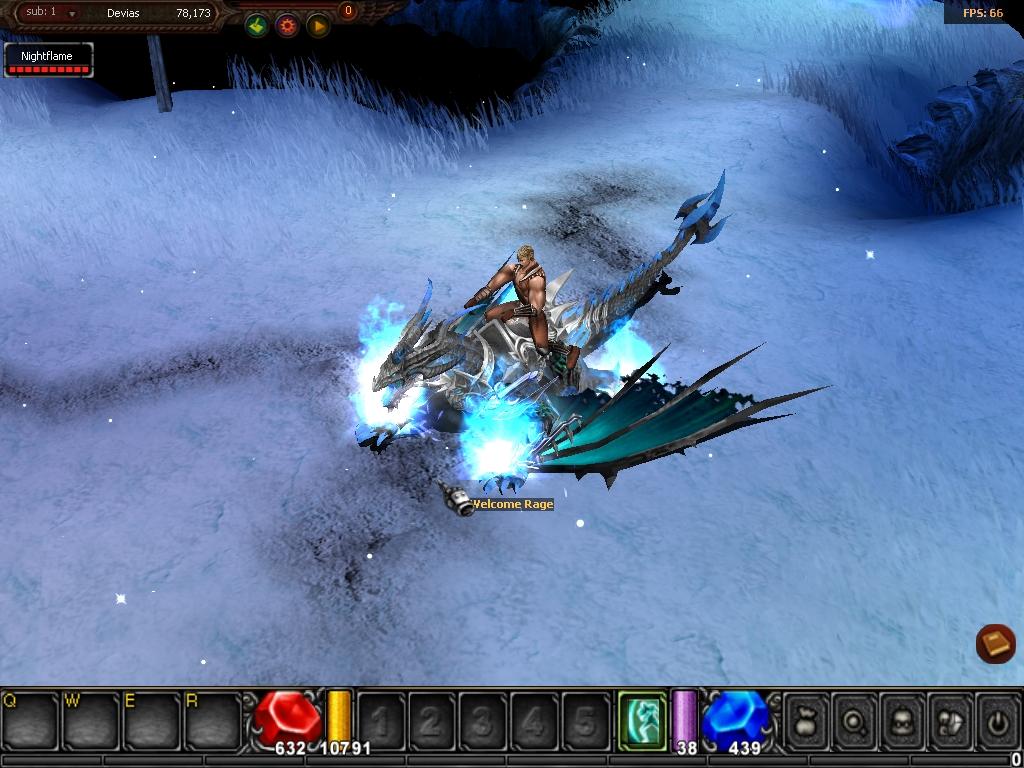Click the yellow play arrow button
Image resolution: width=1024 pixels, height=768 pixels.
[318, 26]
